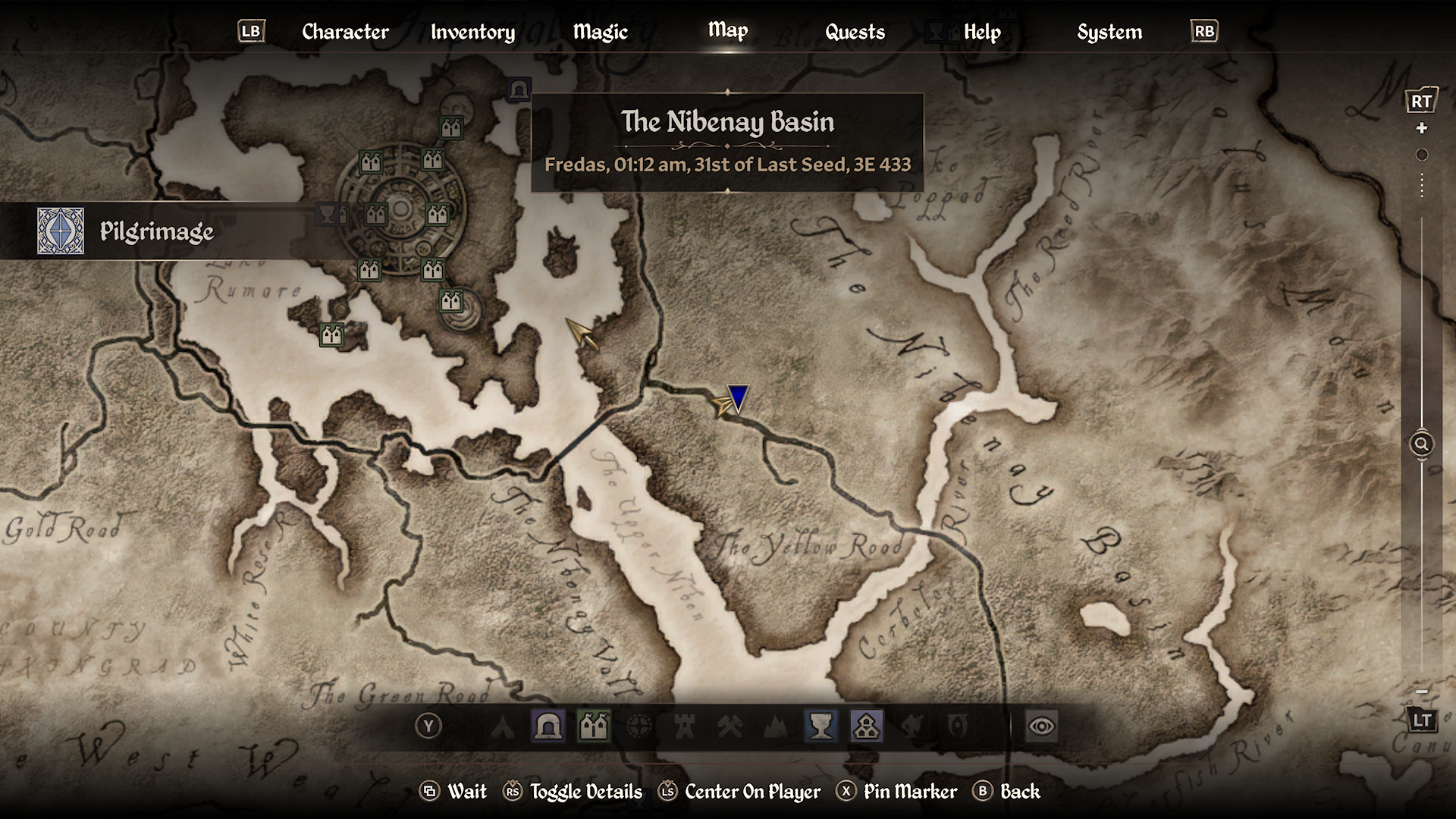Click the magnifier handle on the zoom slider
This screenshot has width=1456, height=819.
pyautogui.click(x=1421, y=444)
